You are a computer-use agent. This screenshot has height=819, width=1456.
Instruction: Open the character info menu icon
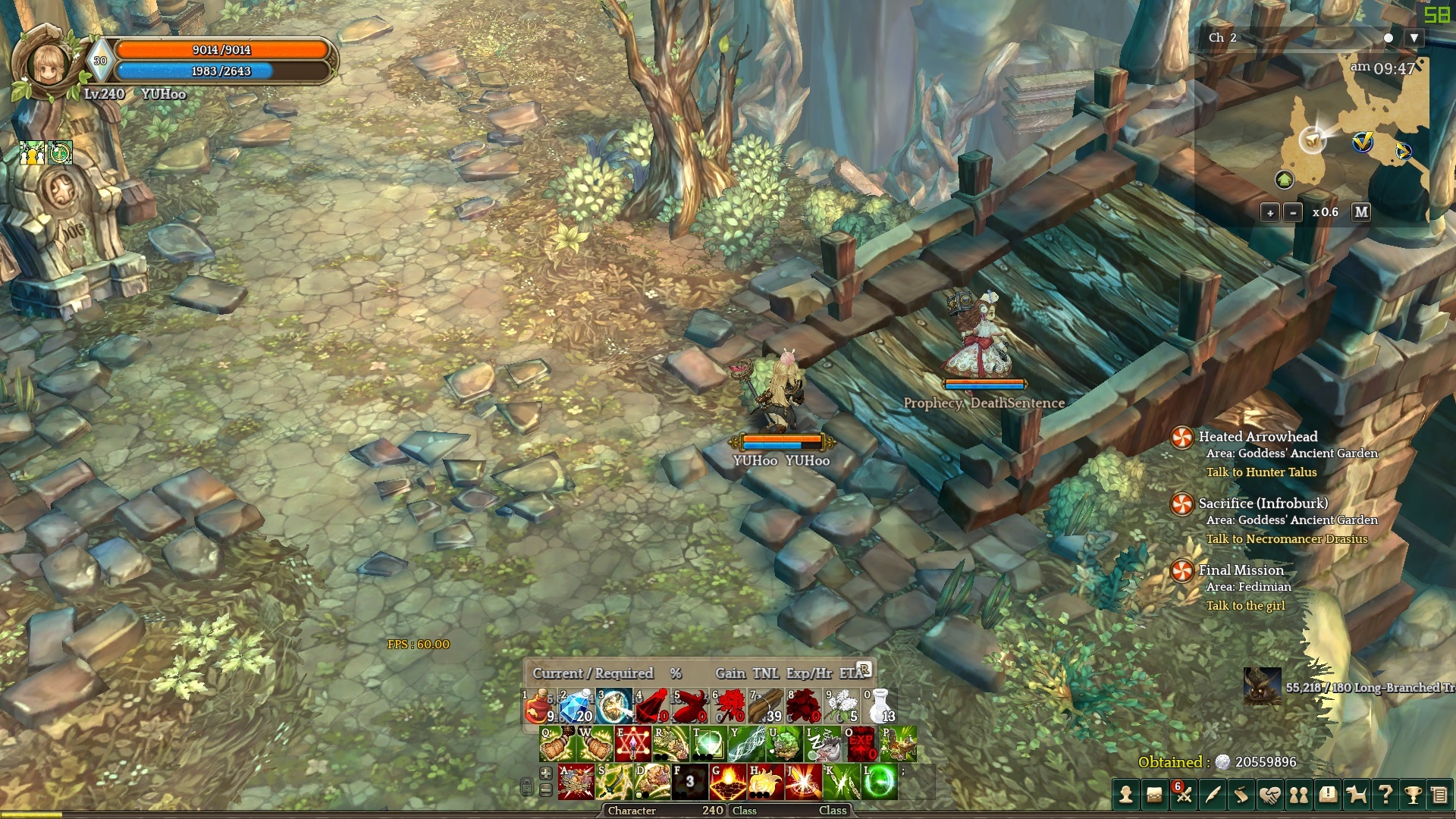(1126, 795)
